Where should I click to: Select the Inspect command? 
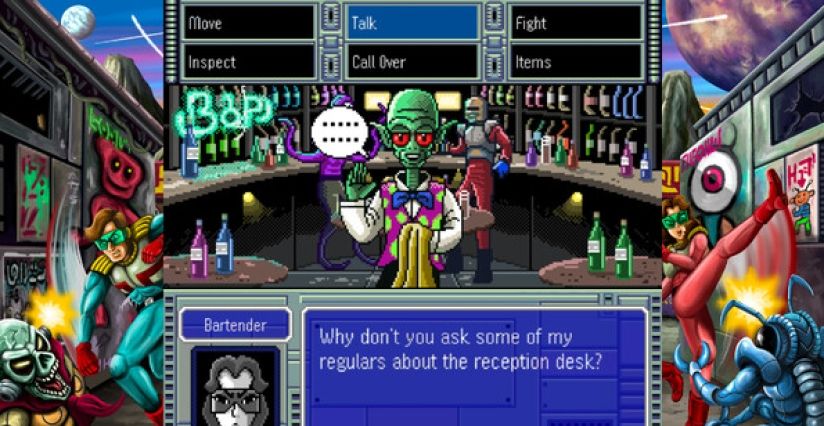click(249, 61)
